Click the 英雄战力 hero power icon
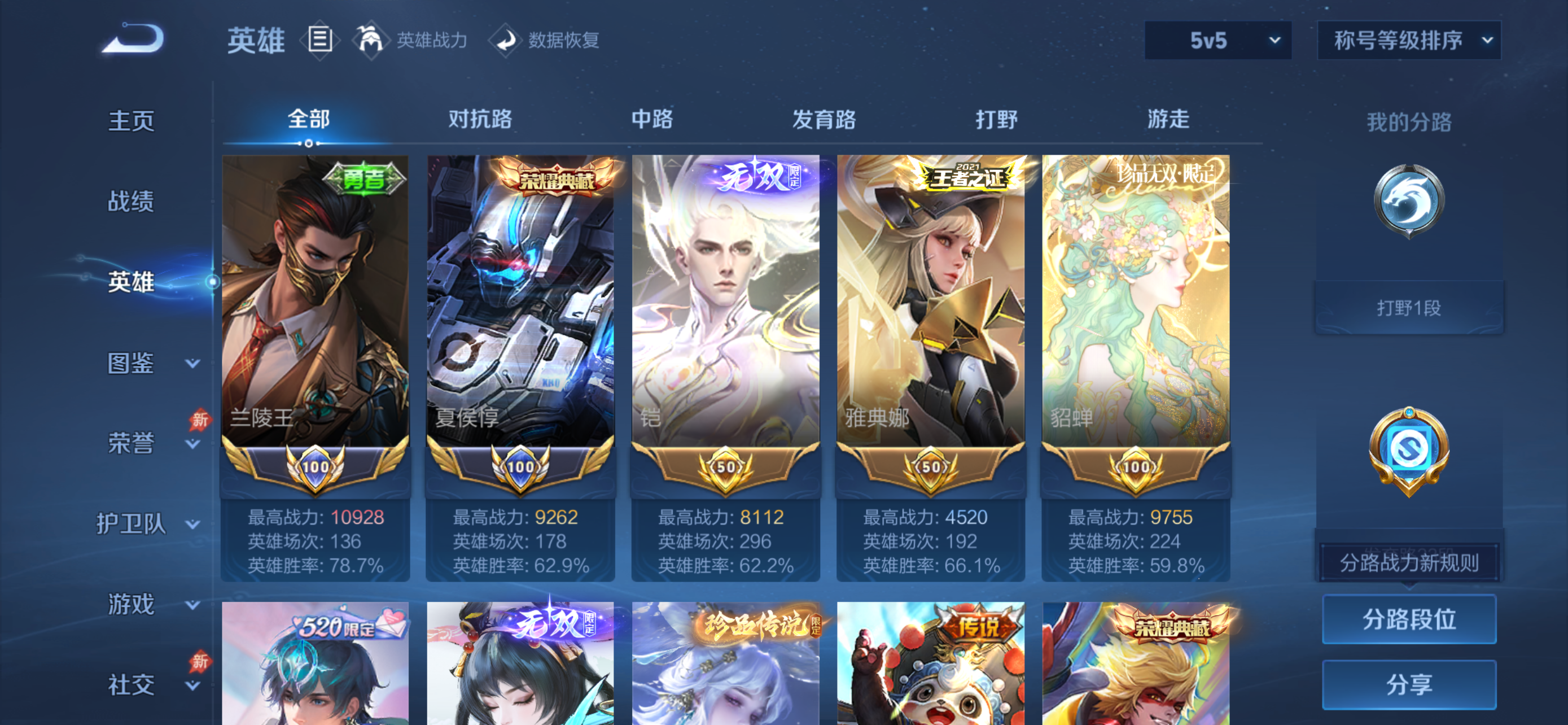1568x725 pixels. [373, 40]
